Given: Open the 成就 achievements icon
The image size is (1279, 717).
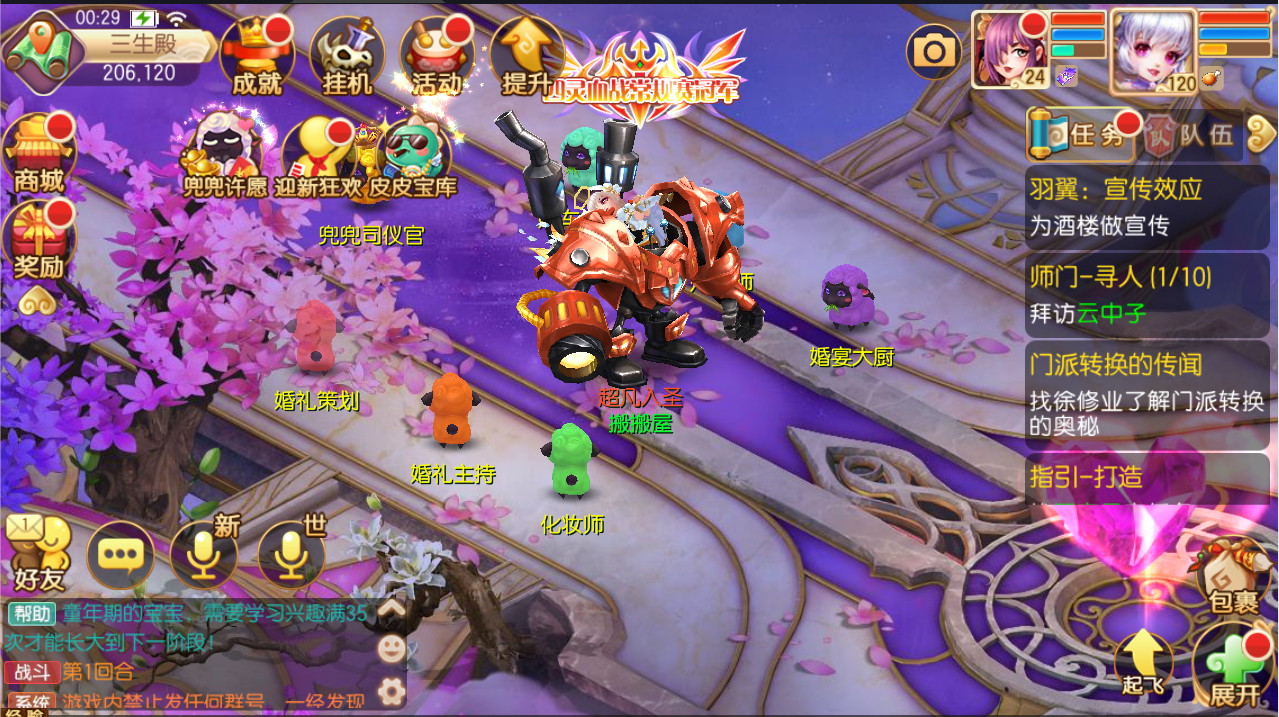Looking at the screenshot, I should coord(256,54).
